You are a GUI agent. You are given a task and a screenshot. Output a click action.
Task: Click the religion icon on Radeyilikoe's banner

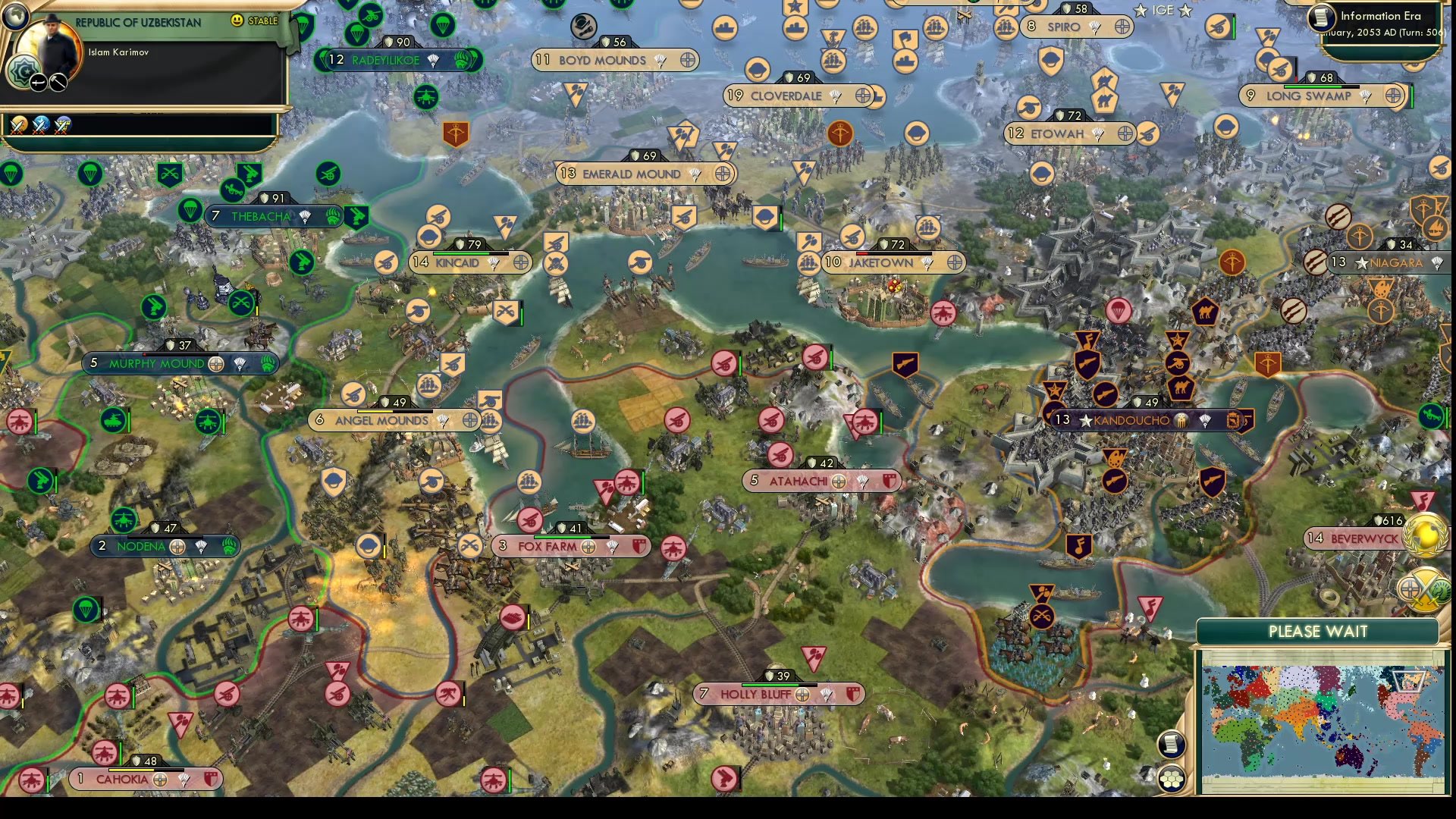(462, 61)
